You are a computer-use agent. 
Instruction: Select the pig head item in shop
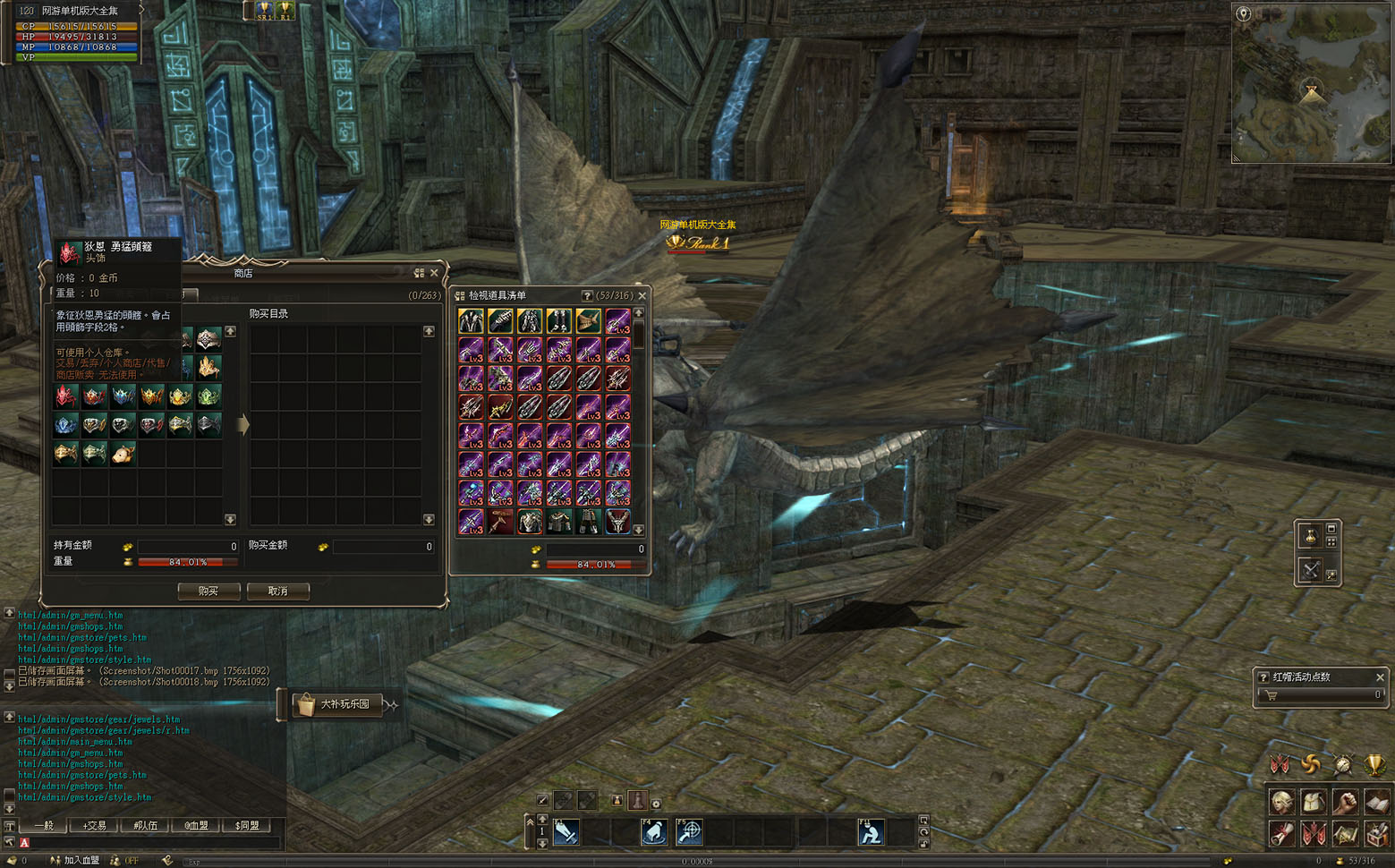coord(123,454)
